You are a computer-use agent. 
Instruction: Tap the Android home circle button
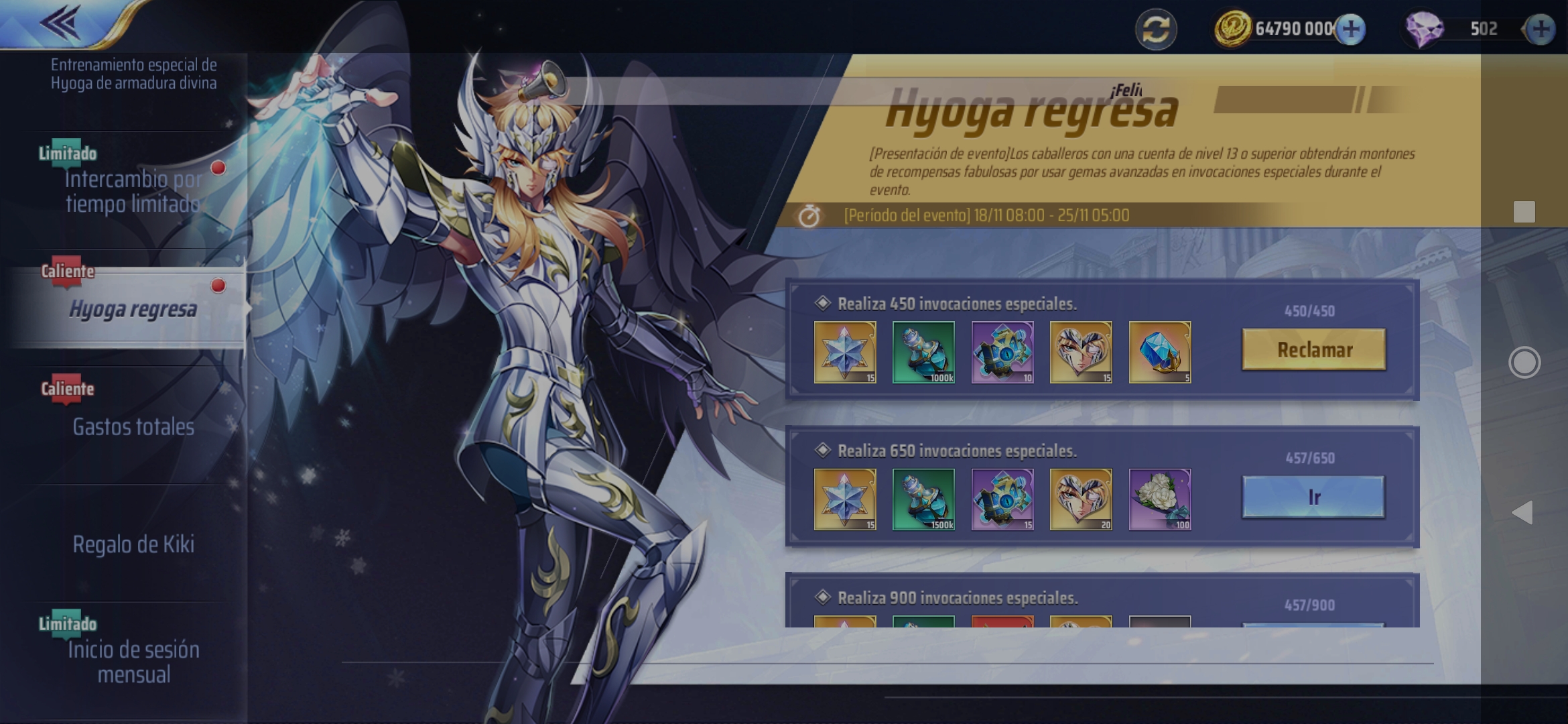pyautogui.click(x=1524, y=363)
